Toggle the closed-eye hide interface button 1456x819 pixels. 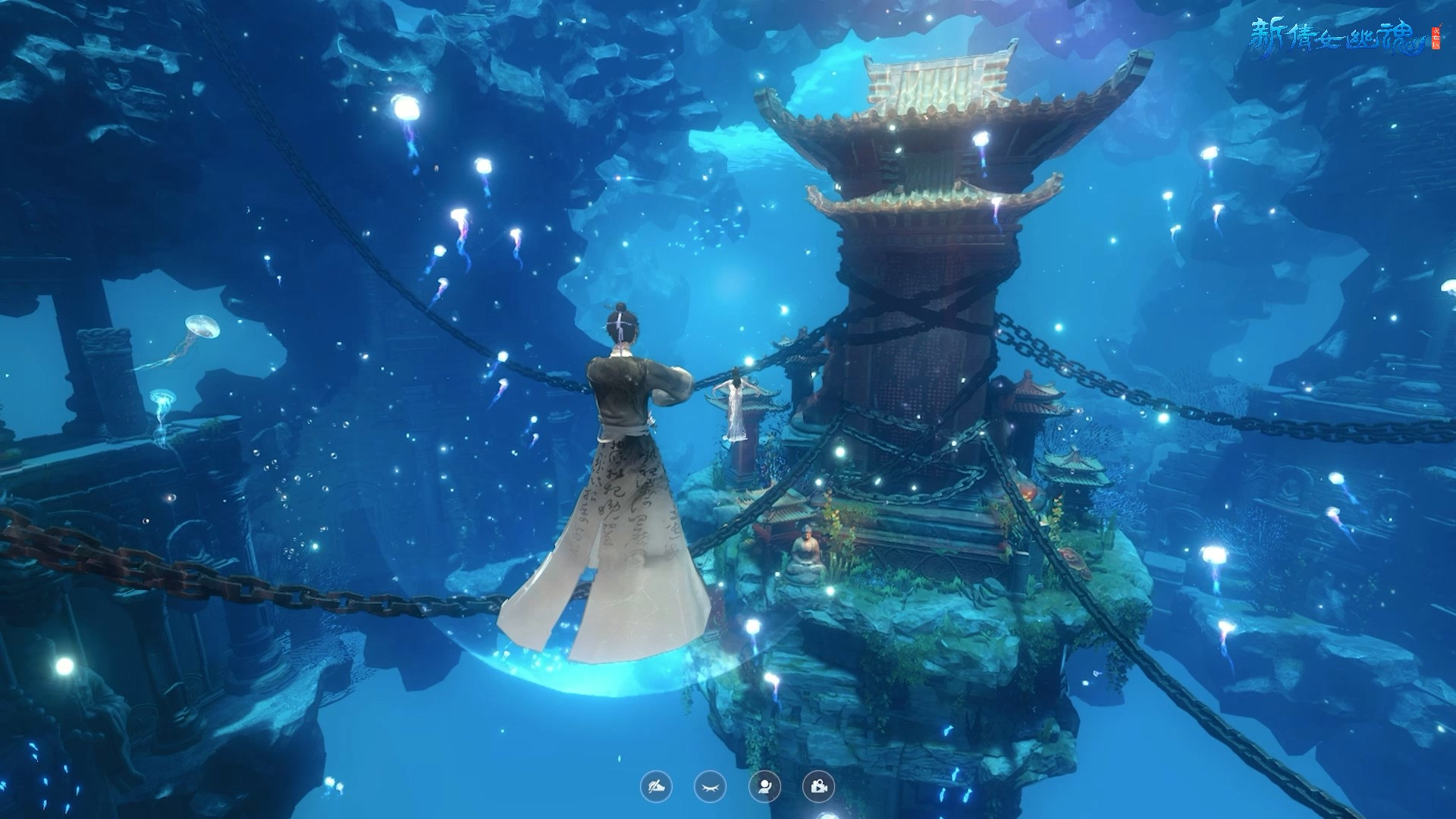[x=710, y=787]
